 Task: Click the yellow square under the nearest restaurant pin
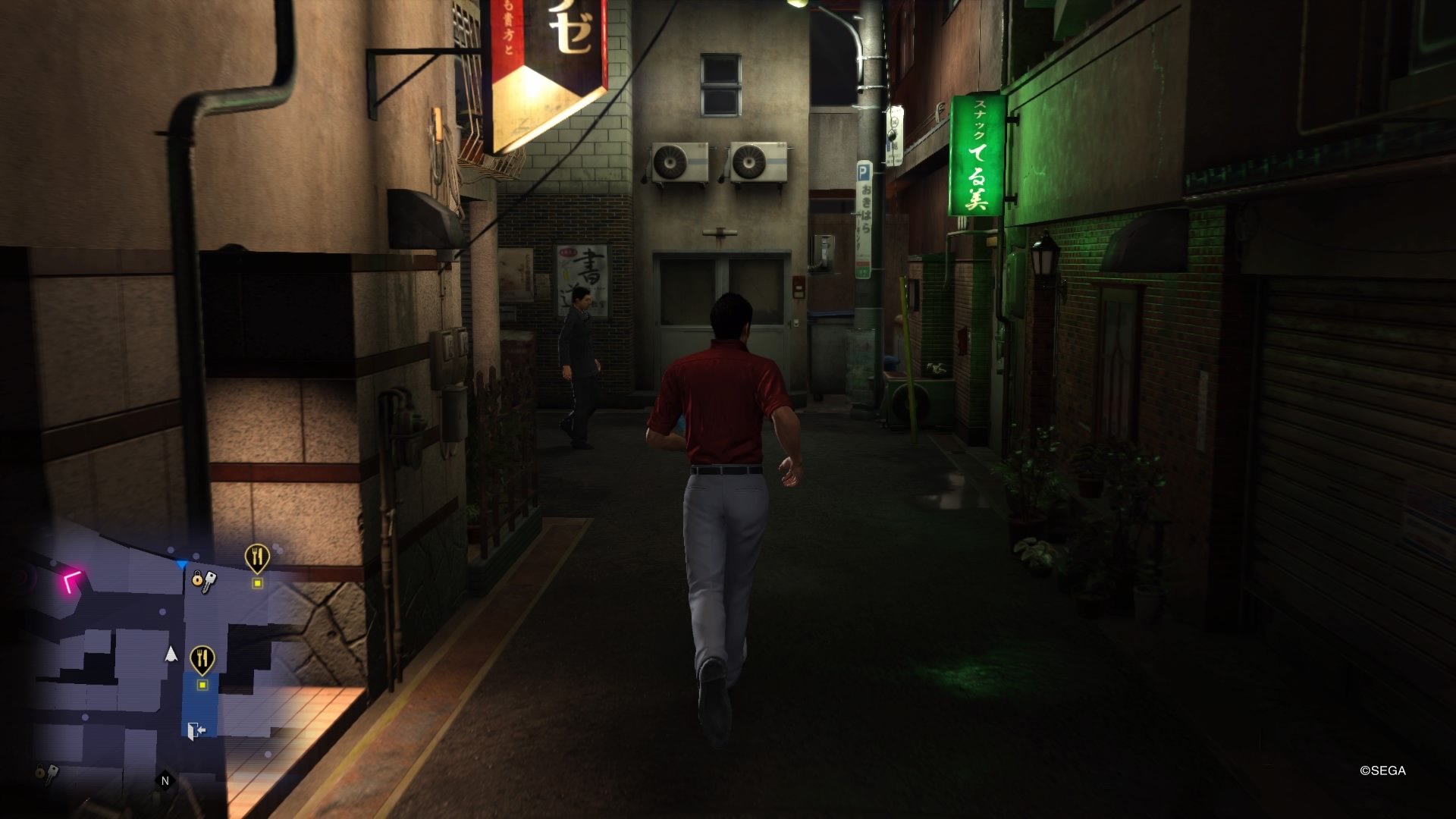coord(202,685)
